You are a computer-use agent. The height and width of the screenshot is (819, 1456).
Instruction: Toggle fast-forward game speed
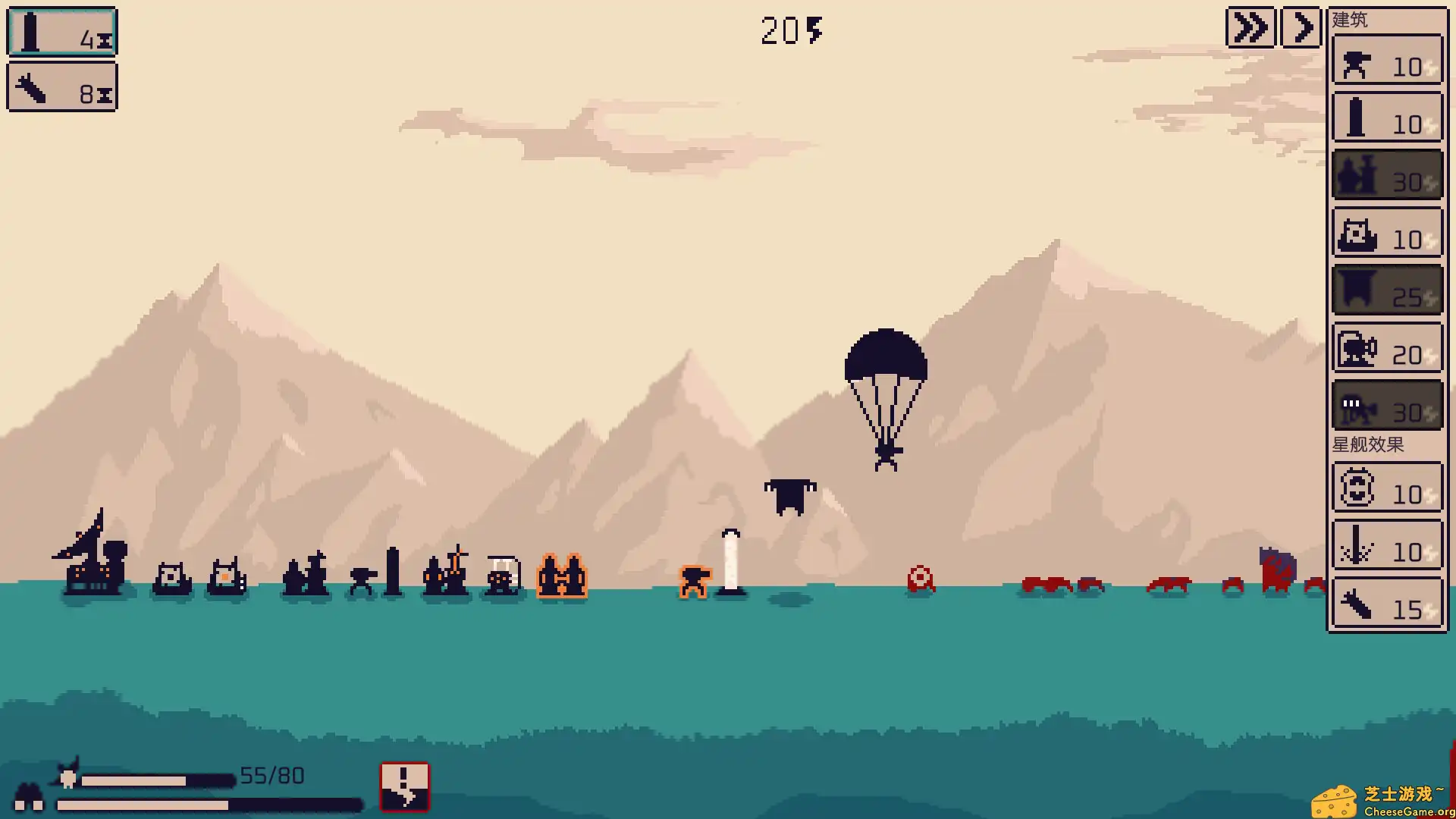point(1250,27)
